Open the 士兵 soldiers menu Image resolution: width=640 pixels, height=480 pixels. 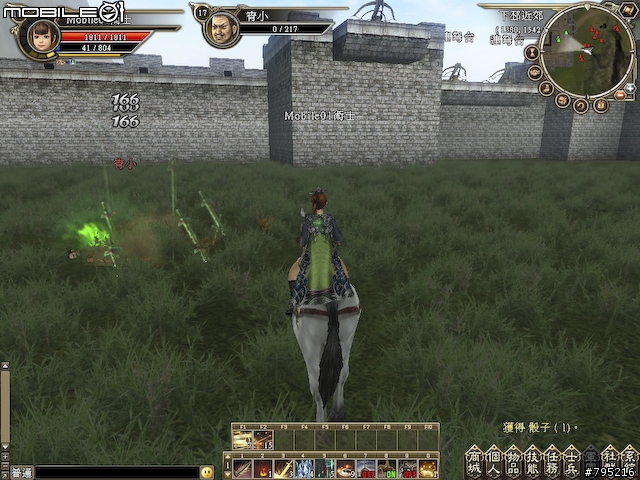pos(571,461)
